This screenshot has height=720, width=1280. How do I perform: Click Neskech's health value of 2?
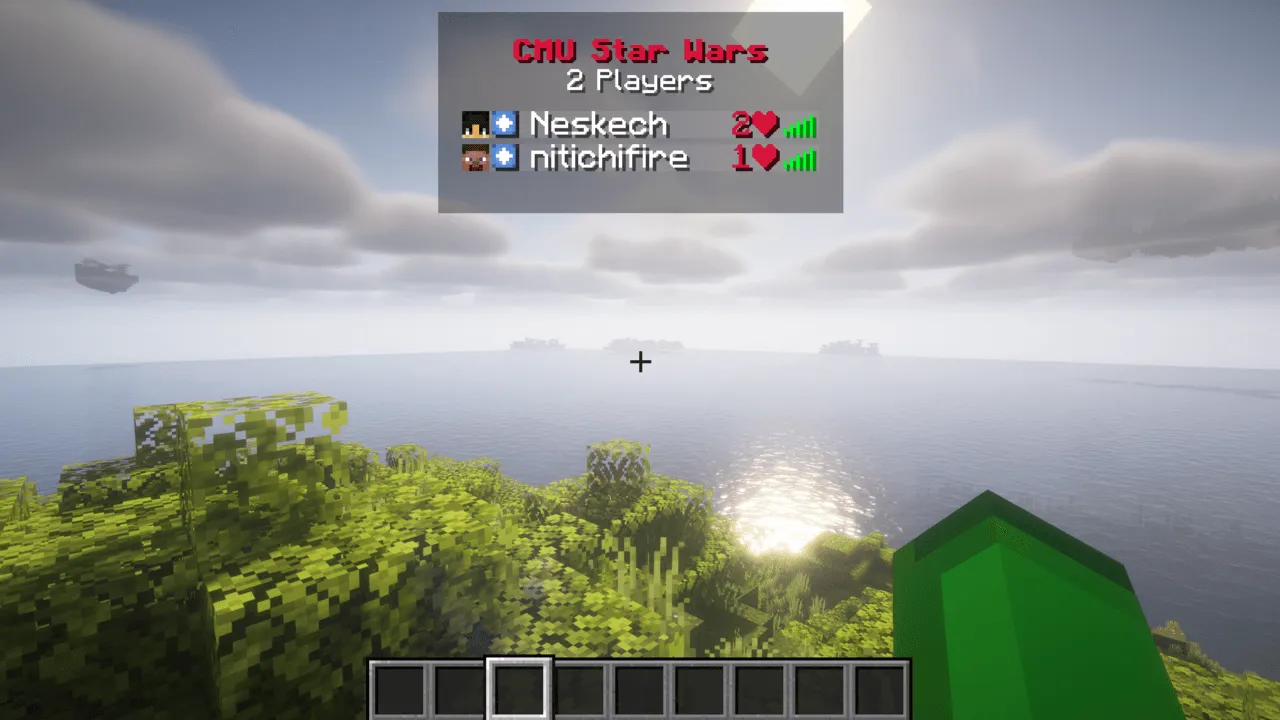pos(742,123)
